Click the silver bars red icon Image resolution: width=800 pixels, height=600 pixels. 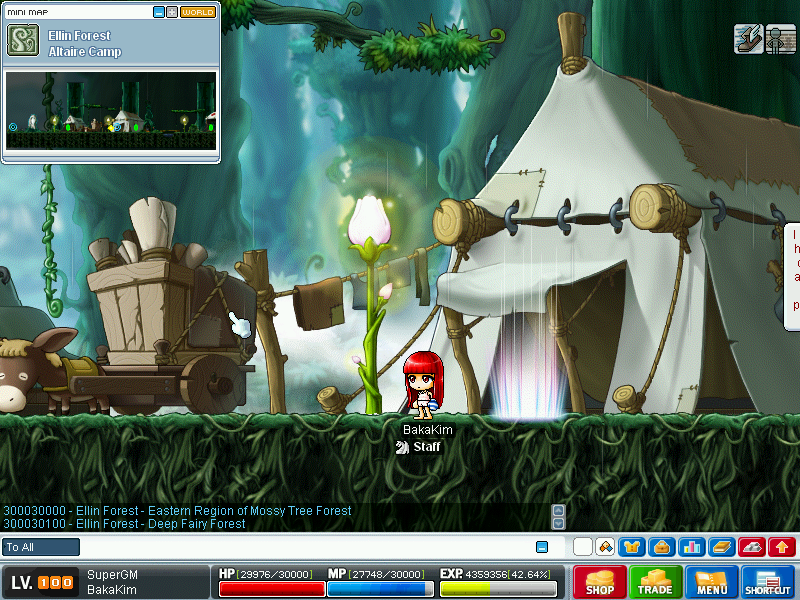751,547
